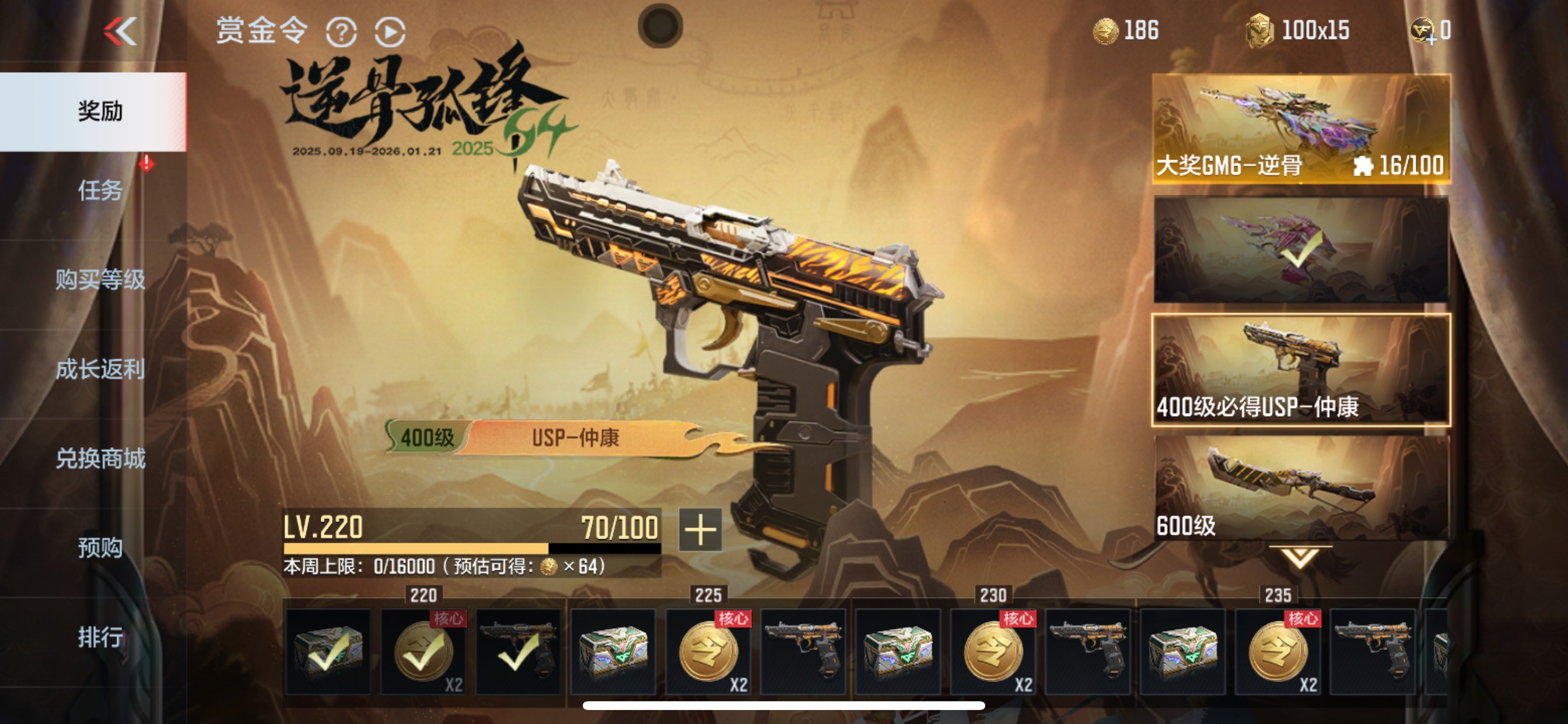Switch to the 奖励 rewards tab

pyautogui.click(x=100, y=111)
